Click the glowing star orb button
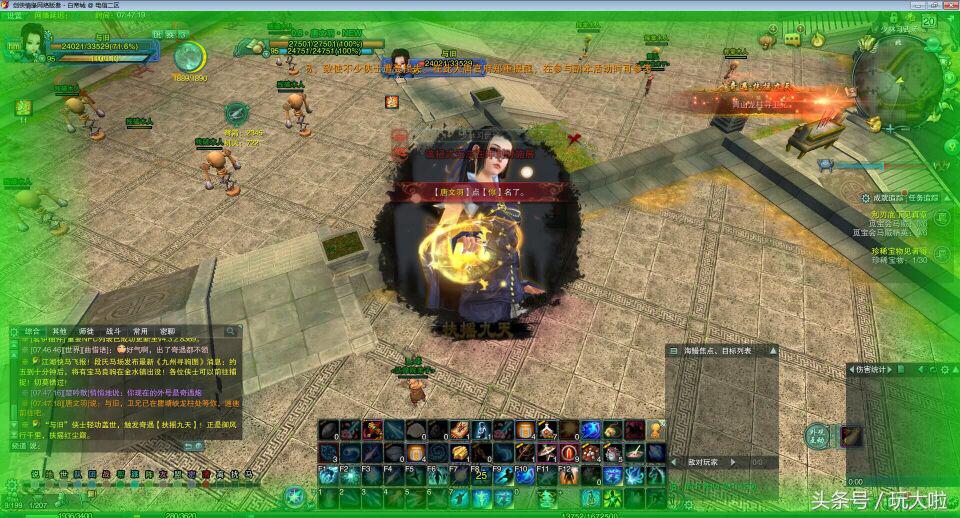 click(x=294, y=495)
